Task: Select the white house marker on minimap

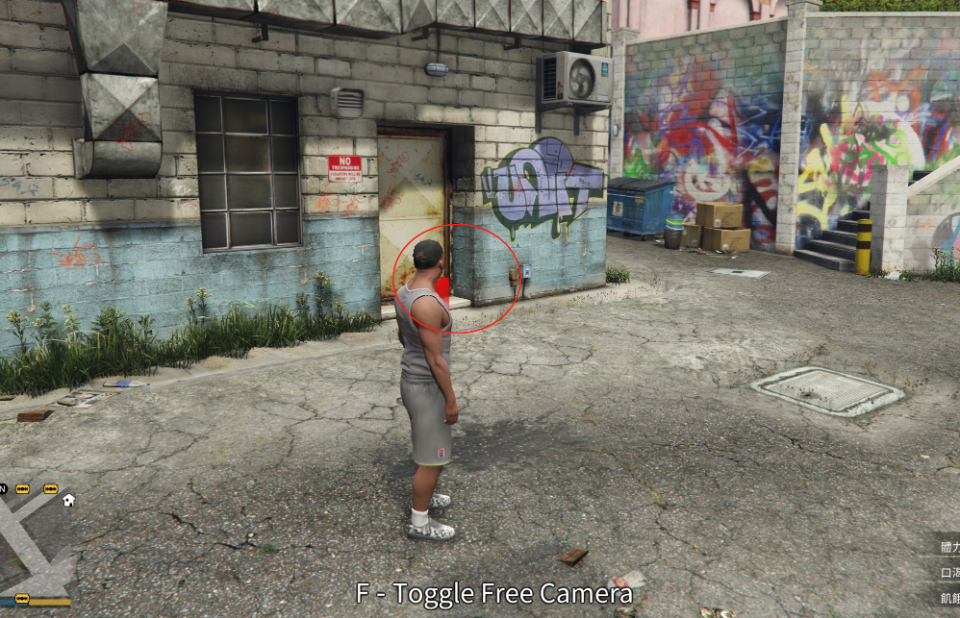Action: pos(68,499)
